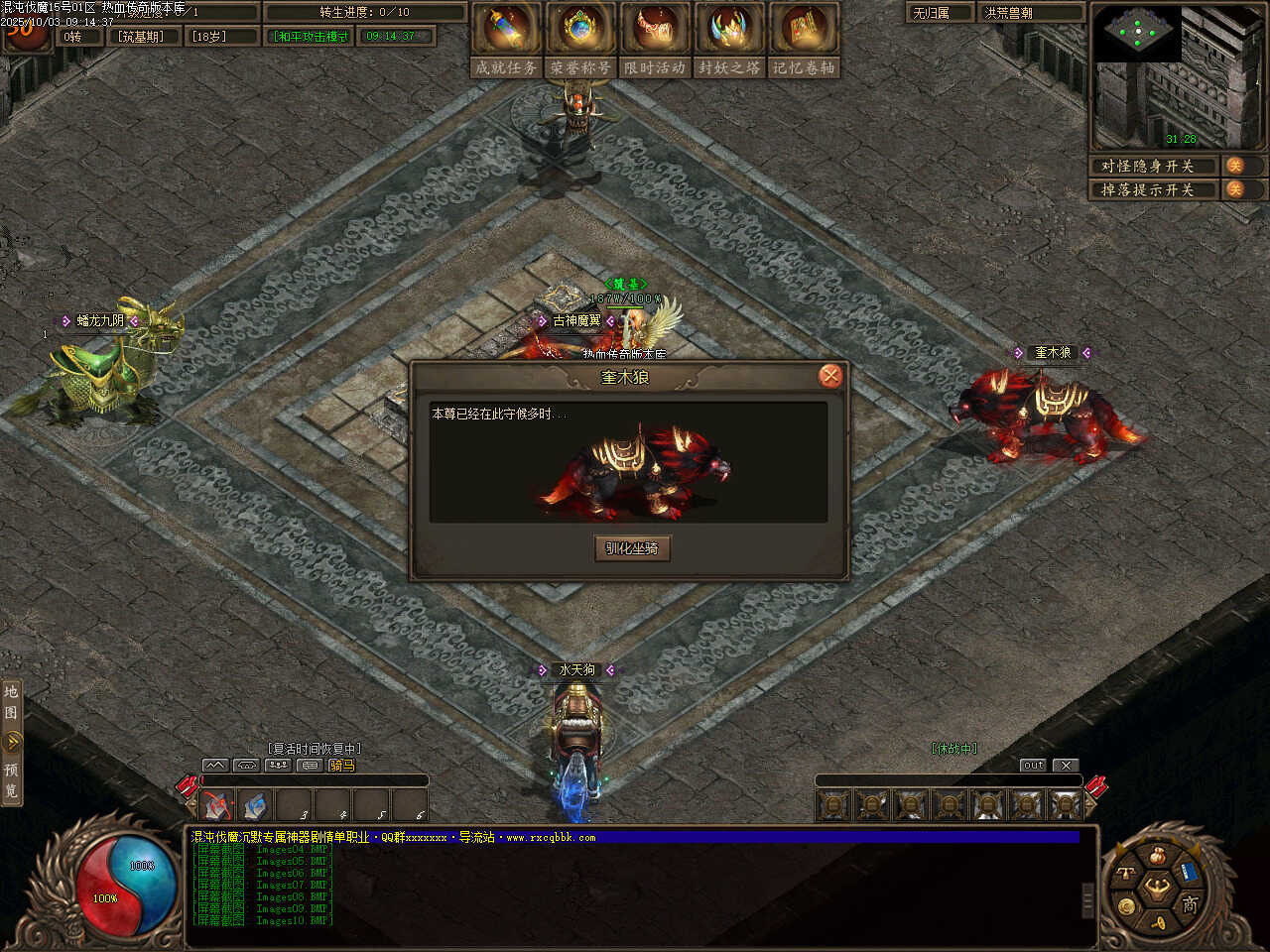Image resolution: width=1270 pixels, height=952 pixels.
Task: Click the 驯化坐骑 tame mount button
Action: 632,548
